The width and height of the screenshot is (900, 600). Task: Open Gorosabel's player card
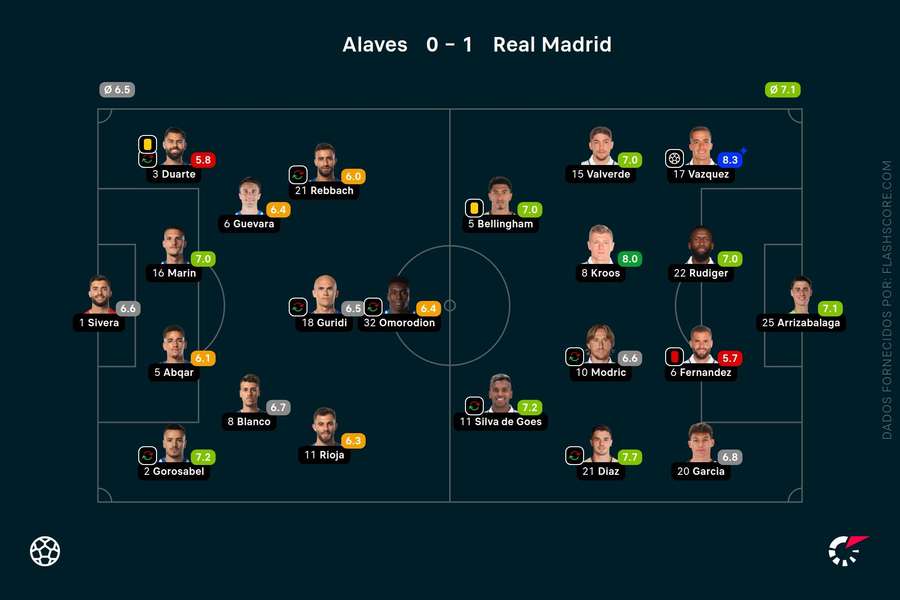[x=174, y=445]
